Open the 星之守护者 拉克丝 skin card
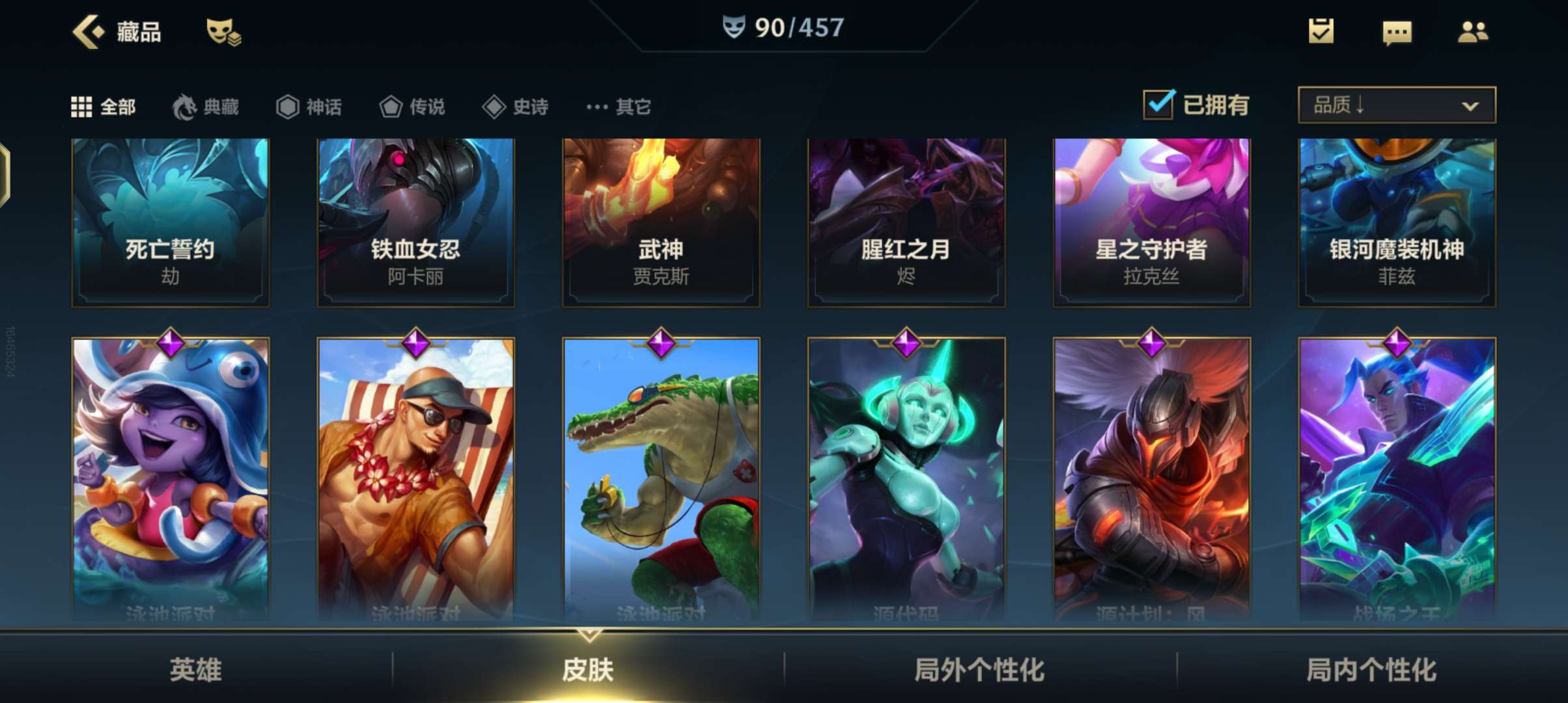Viewport: 1568px width, 703px height. click(1151, 221)
